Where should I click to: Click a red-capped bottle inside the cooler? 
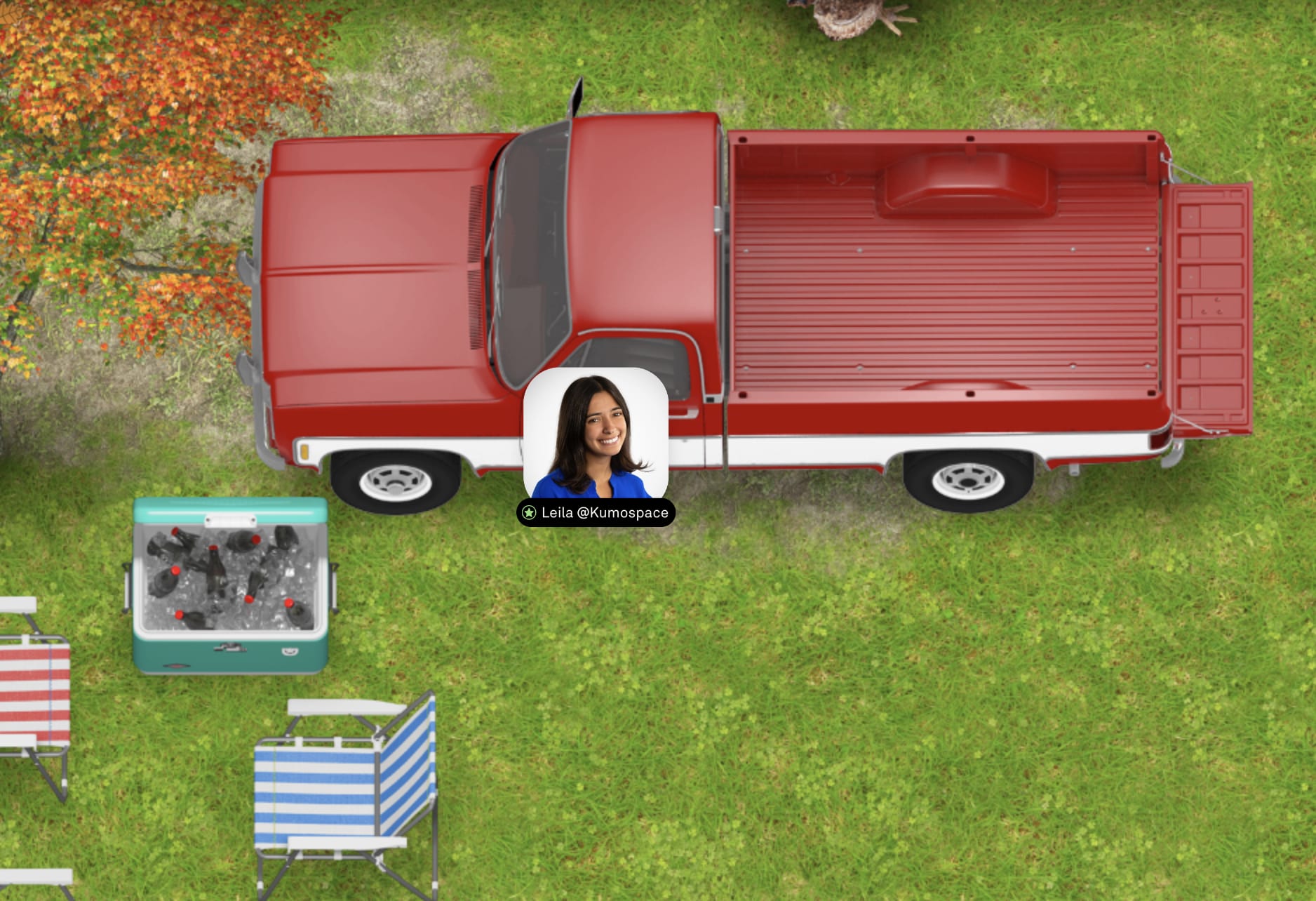click(215, 554)
